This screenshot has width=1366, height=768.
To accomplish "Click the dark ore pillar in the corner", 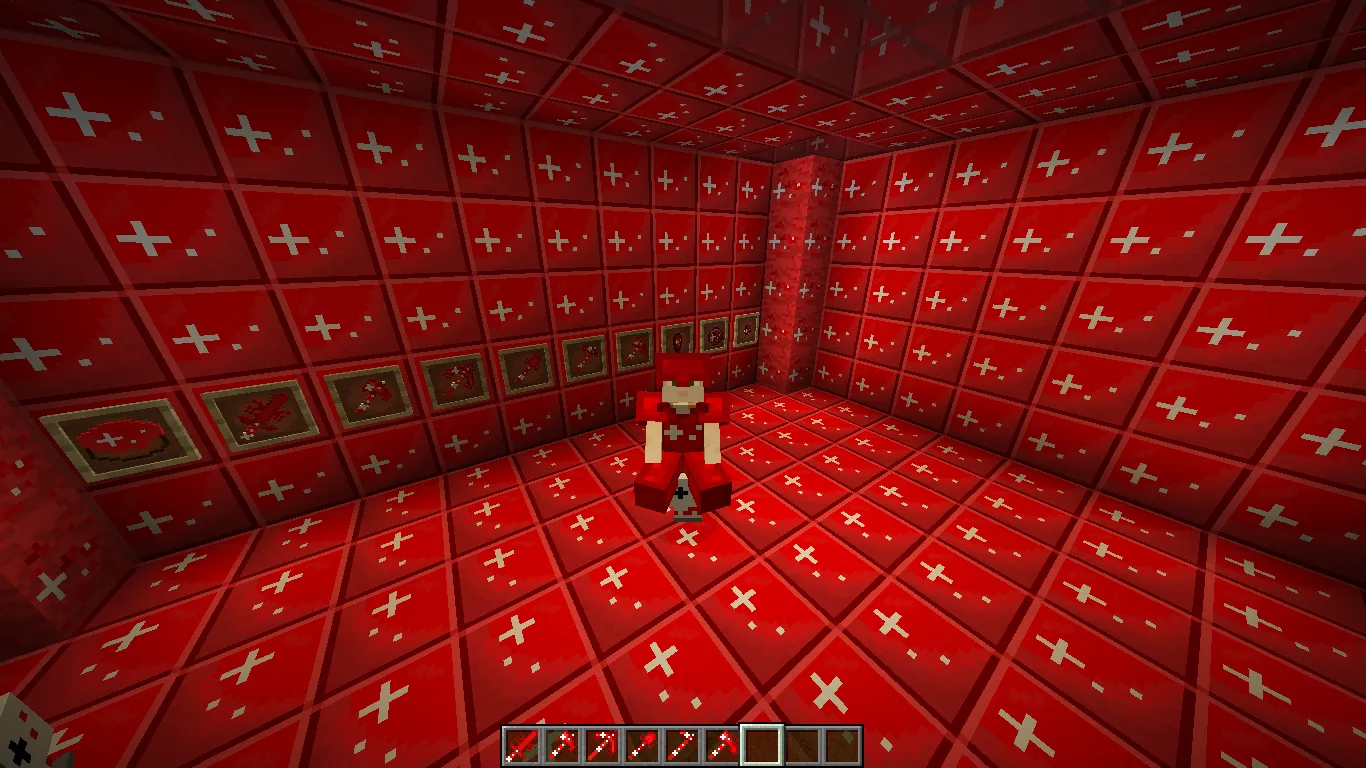I will [x=795, y=250].
